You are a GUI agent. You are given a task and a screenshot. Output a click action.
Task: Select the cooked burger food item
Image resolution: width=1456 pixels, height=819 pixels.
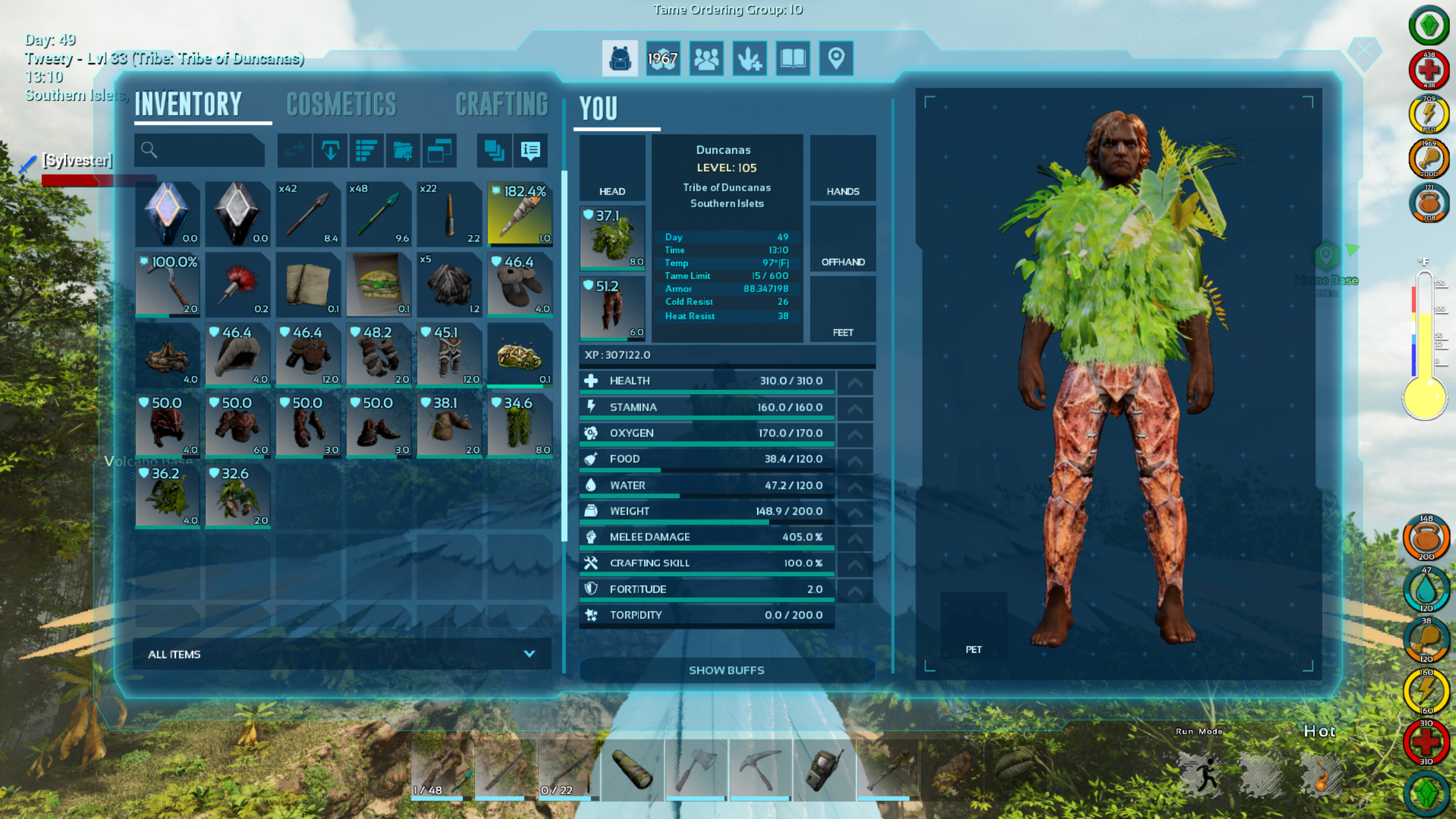coord(378,284)
